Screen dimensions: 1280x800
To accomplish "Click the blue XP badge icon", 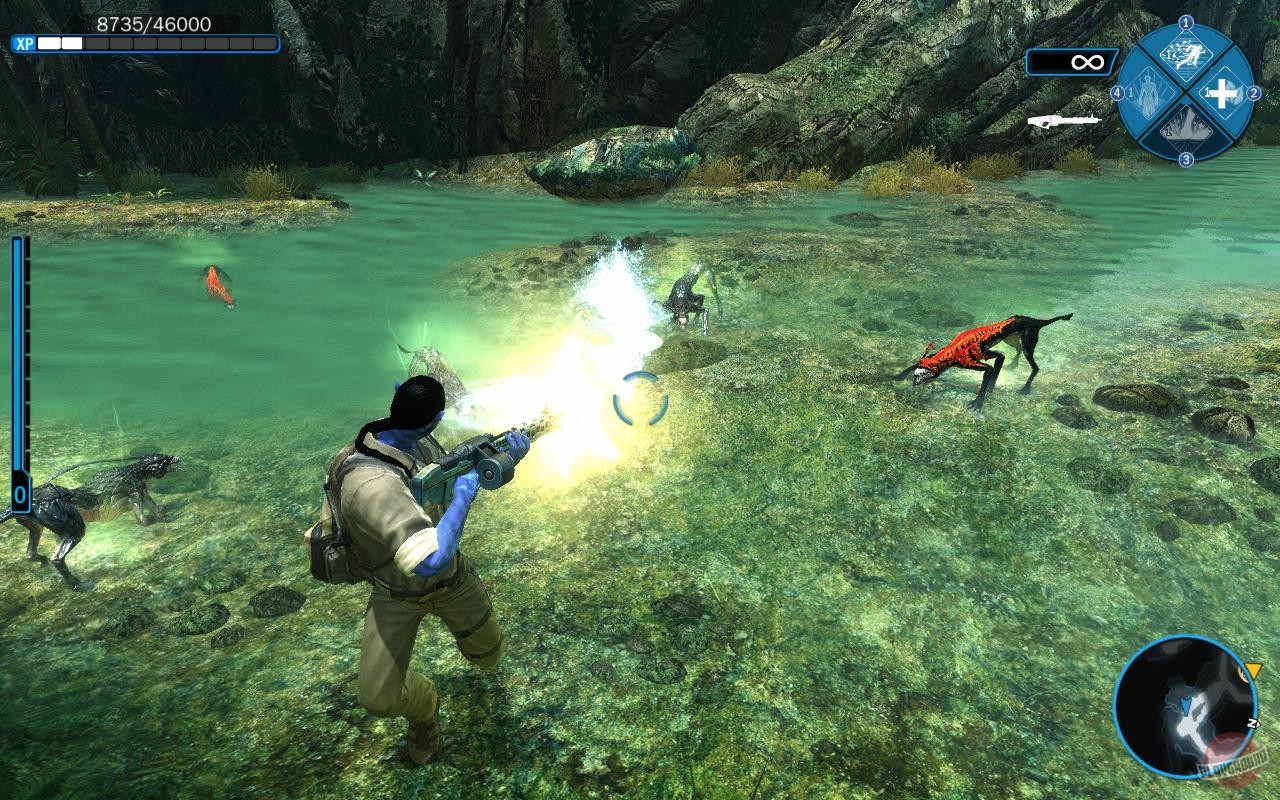I will tap(24, 44).
